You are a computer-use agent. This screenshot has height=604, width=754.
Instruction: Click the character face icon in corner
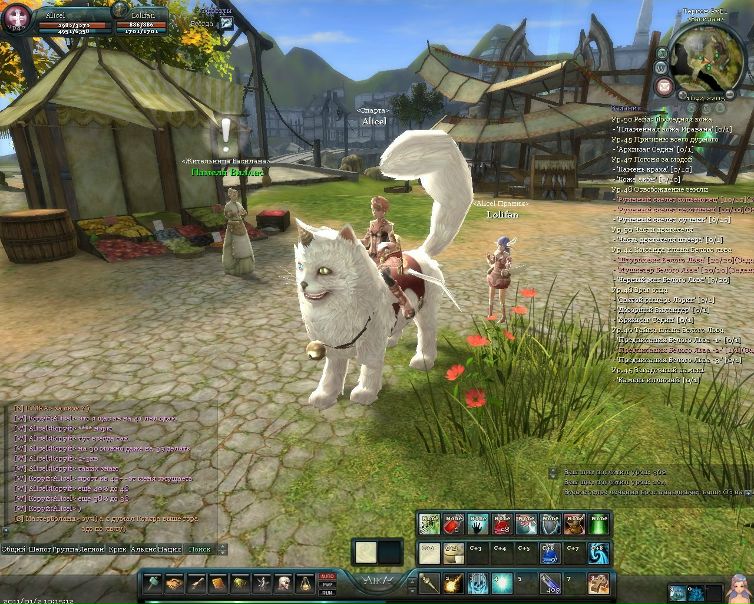[x=739, y=589]
